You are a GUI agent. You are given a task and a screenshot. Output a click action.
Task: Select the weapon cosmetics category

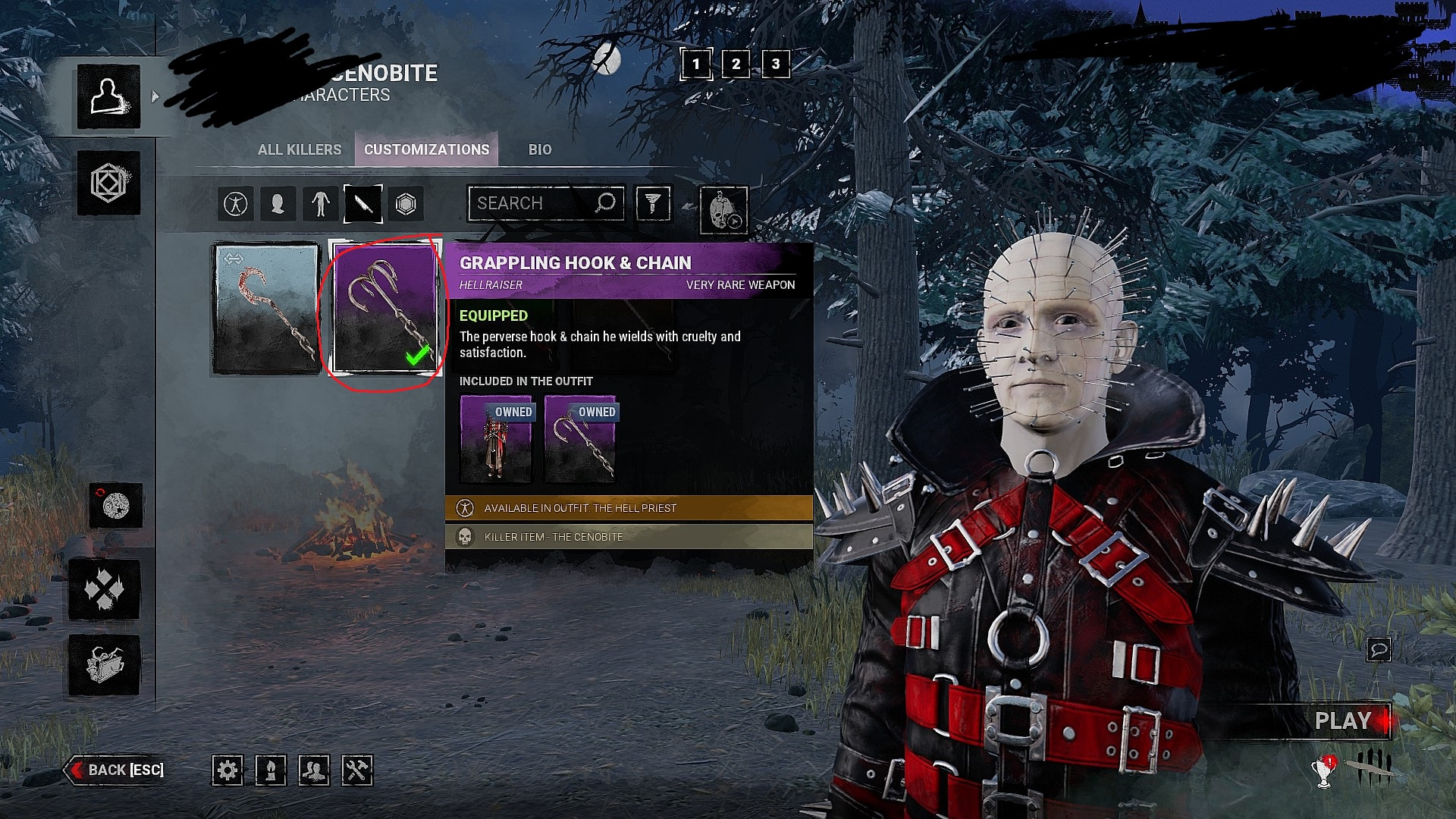[362, 204]
